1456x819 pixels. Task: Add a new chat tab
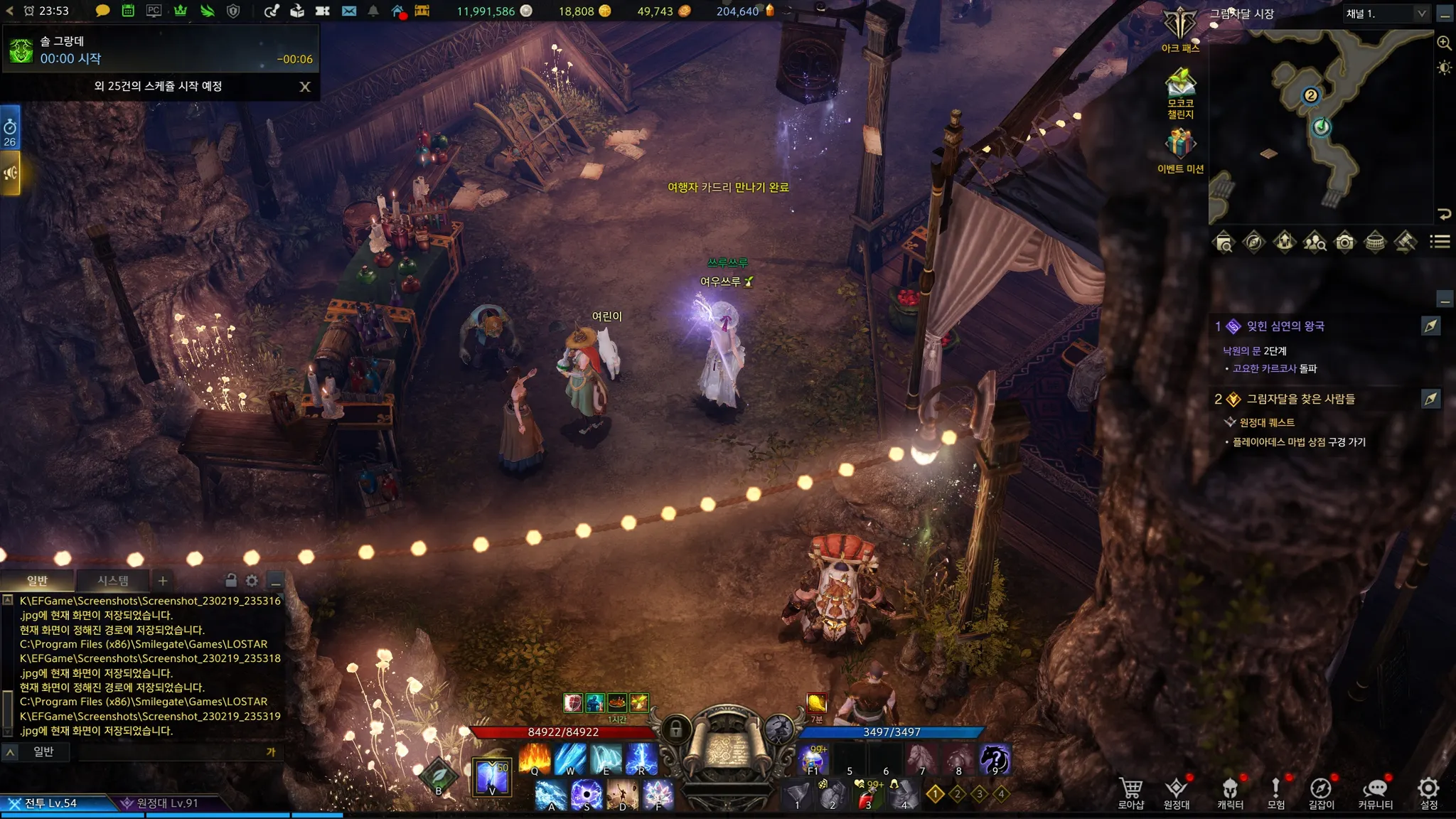(163, 581)
